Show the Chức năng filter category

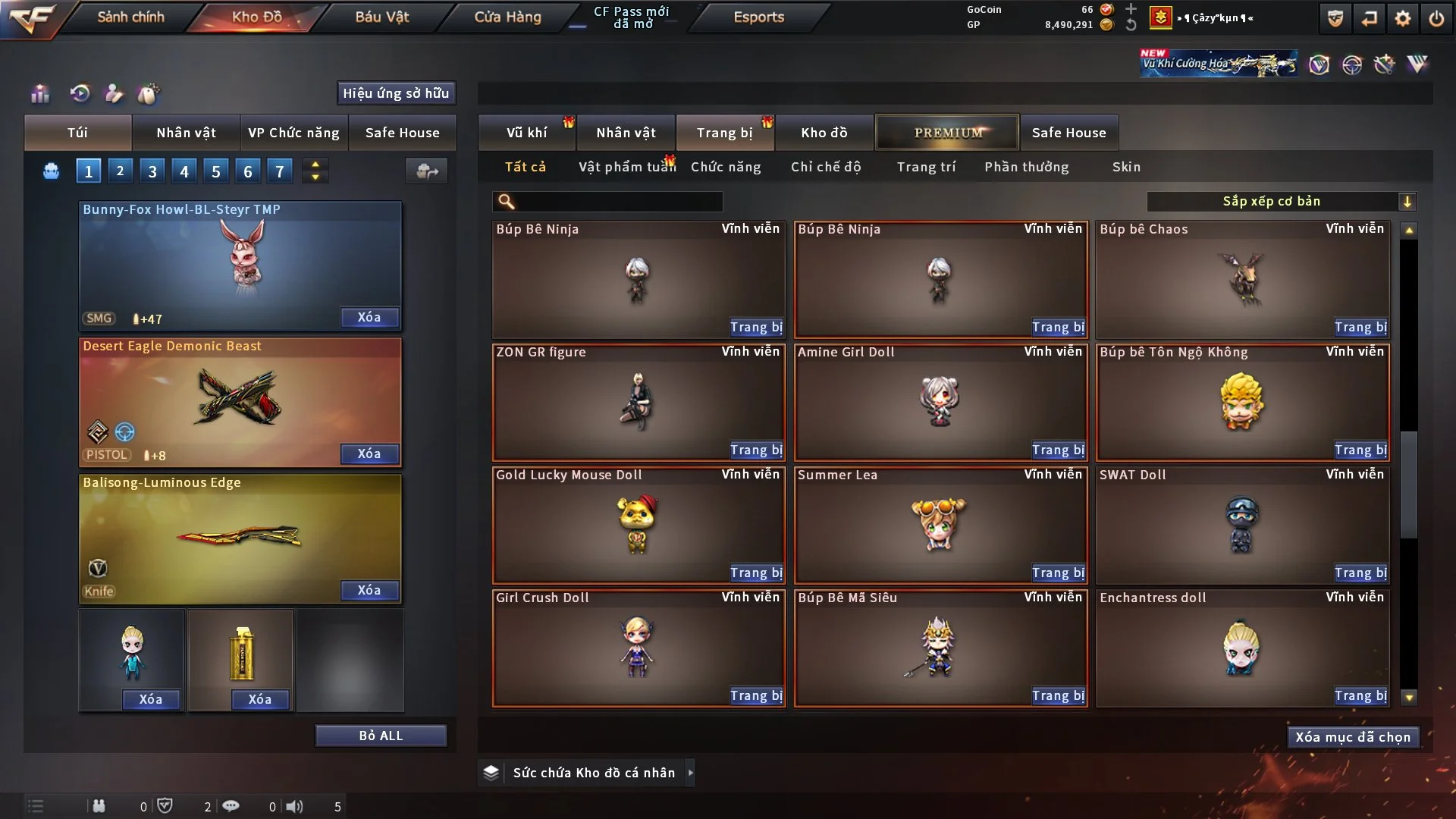point(726,167)
